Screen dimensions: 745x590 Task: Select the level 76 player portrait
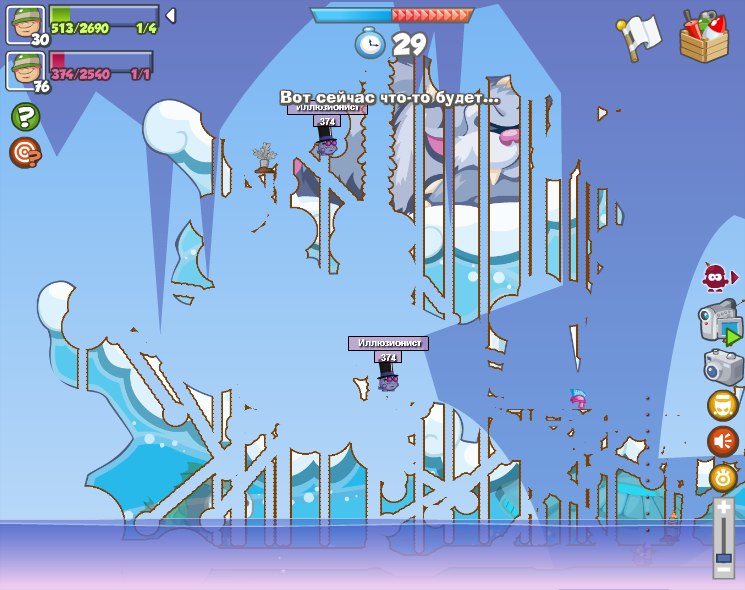(x=25, y=70)
